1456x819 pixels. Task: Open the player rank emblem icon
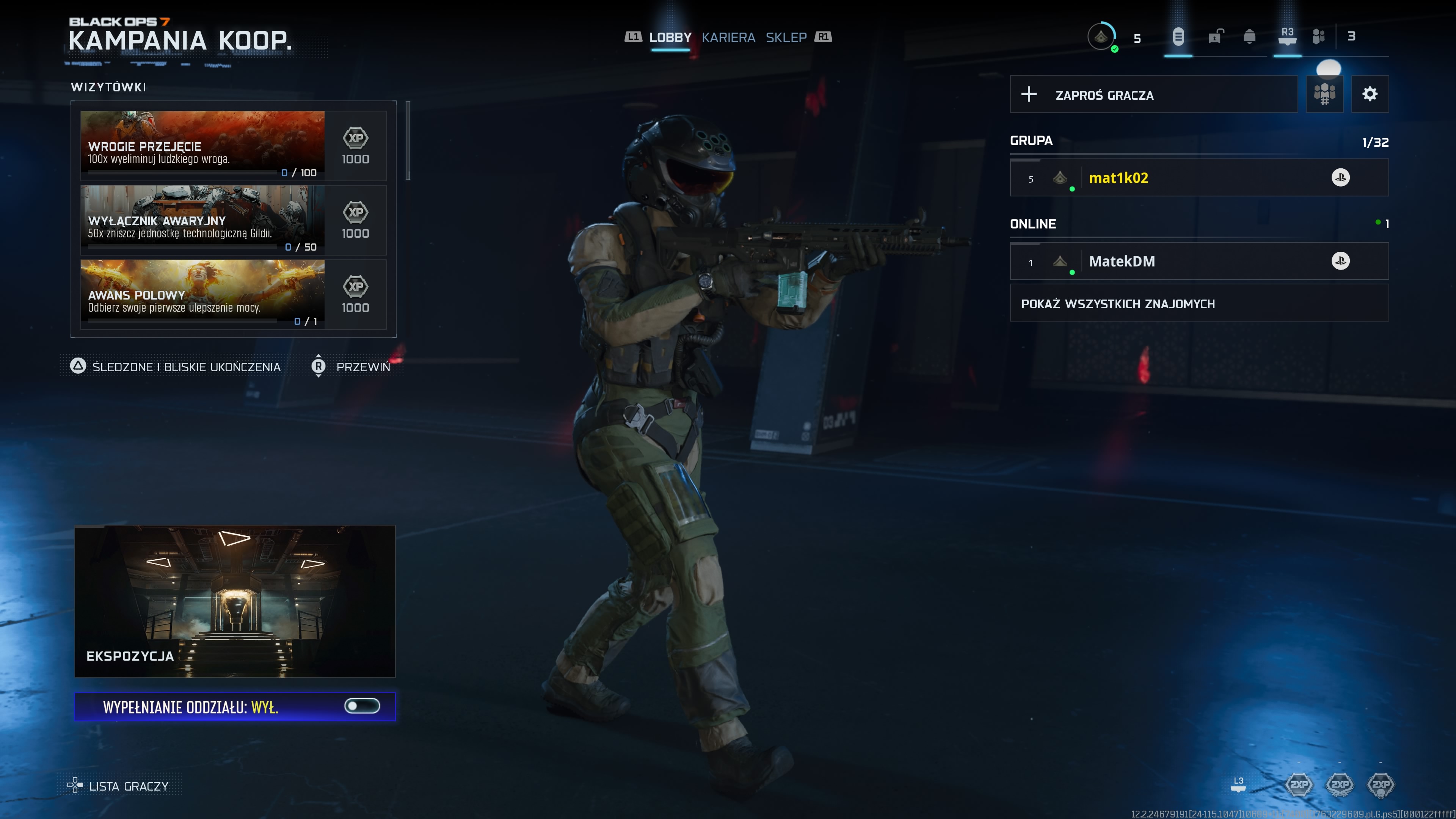pos(1101,37)
